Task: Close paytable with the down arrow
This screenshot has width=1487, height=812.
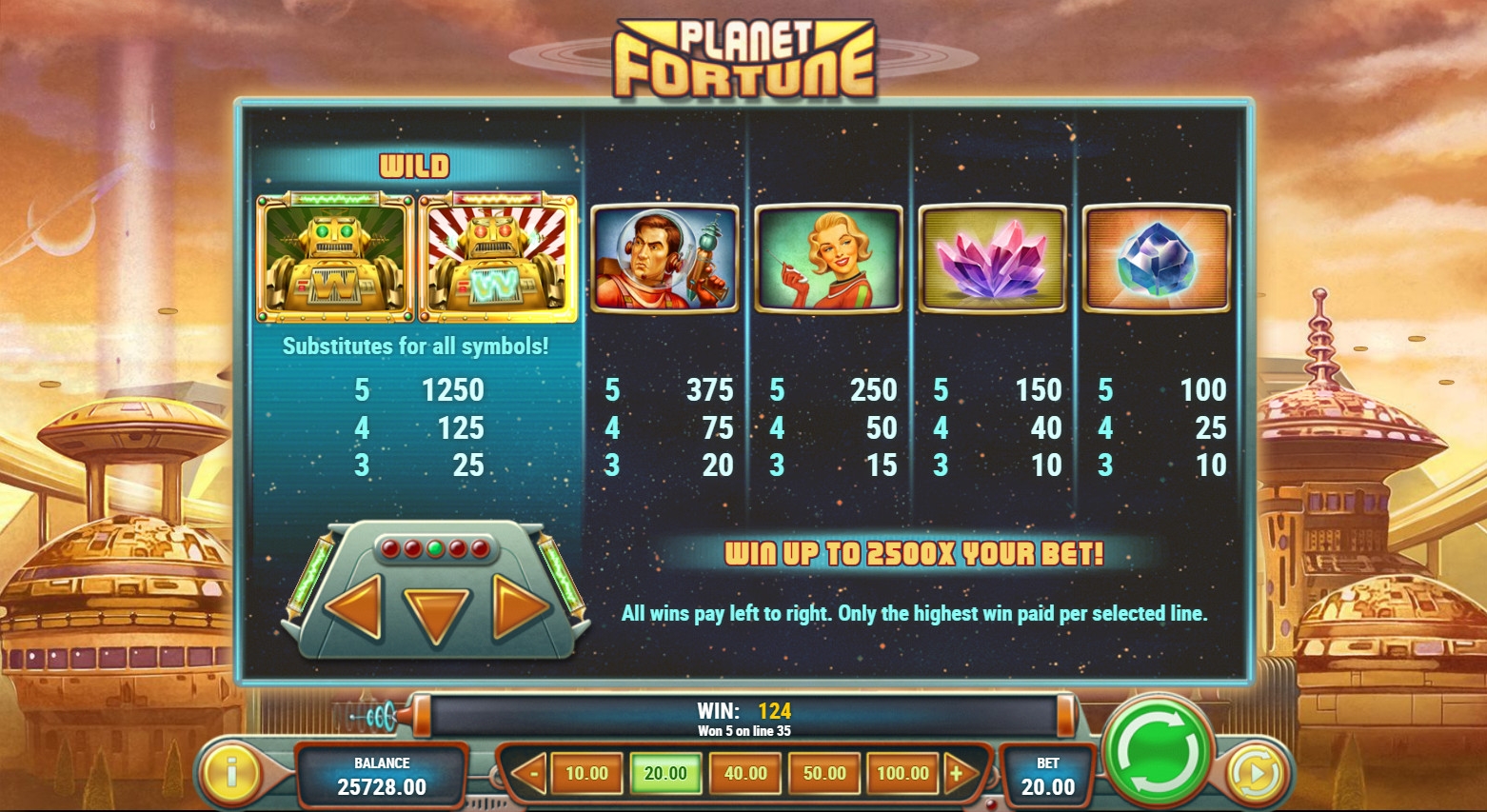Action: 436,615
